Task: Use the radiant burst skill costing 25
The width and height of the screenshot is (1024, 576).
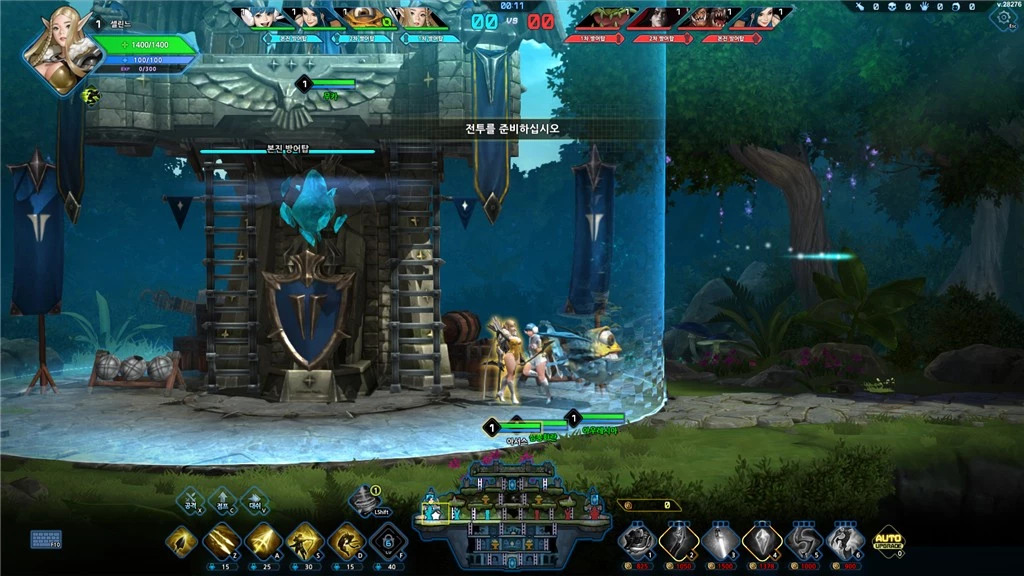Action: pos(263,541)
